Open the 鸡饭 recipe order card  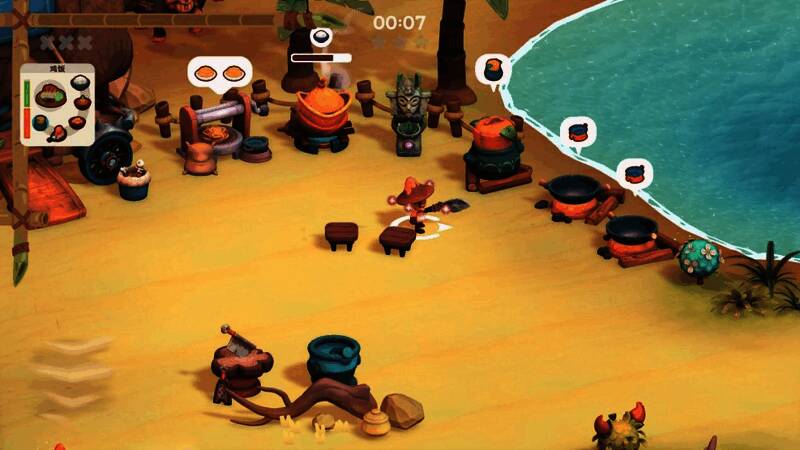pos(59,104)
